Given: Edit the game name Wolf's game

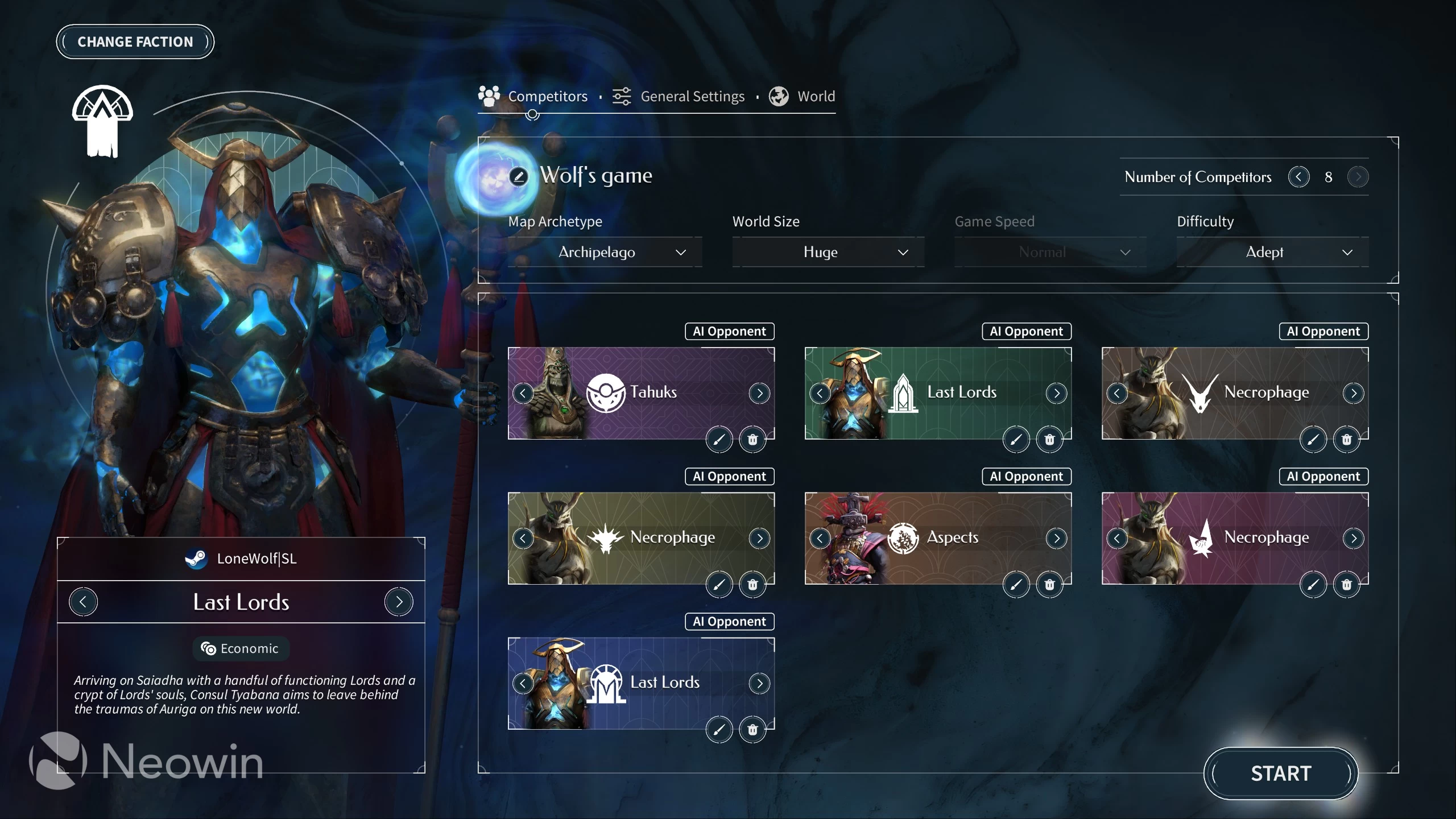Looking at the screenshot, I should tap(518, 176).
